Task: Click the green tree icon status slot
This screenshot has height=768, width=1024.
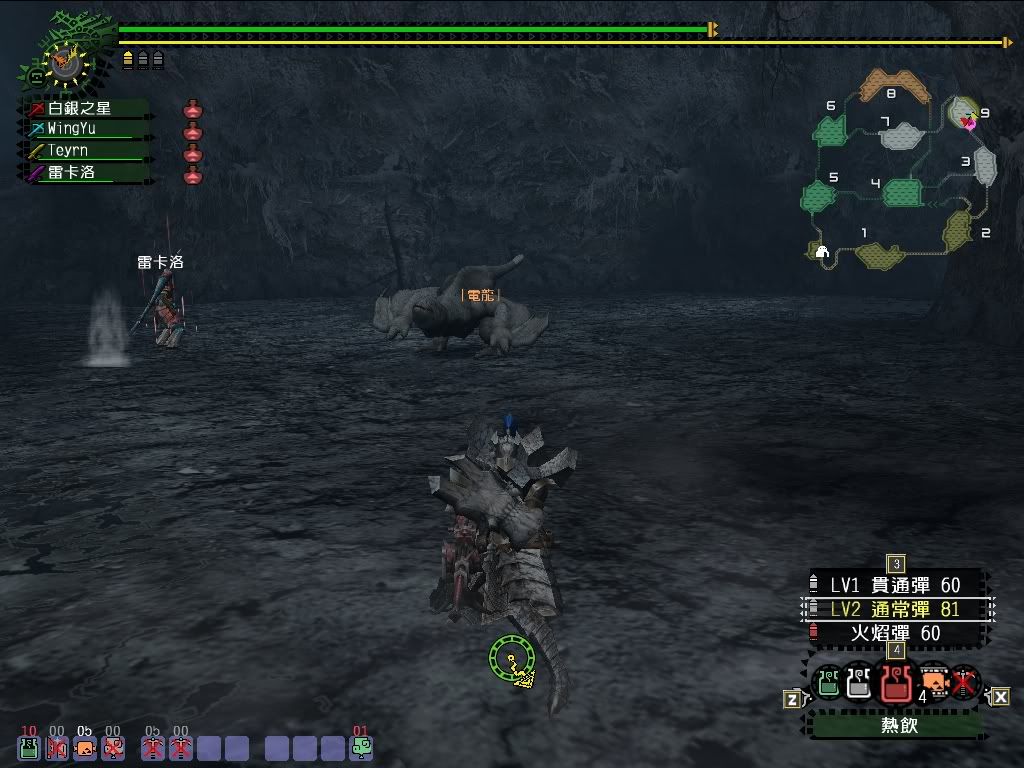Action: click(x=362, y=747)
